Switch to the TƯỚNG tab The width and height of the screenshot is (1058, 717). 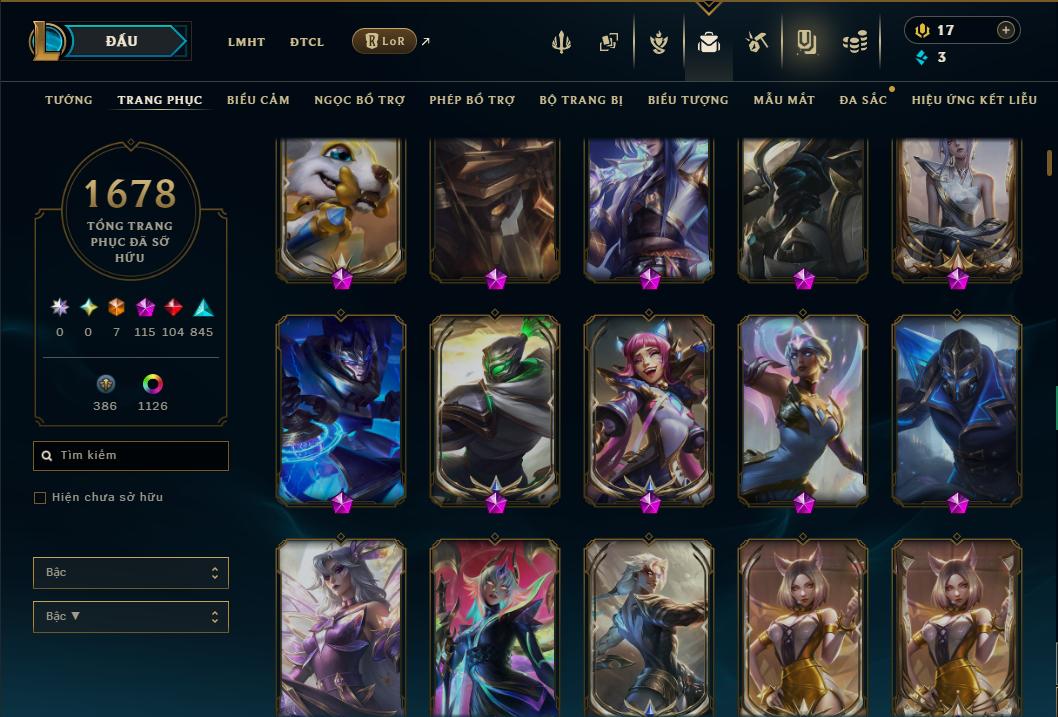[69, 100]
